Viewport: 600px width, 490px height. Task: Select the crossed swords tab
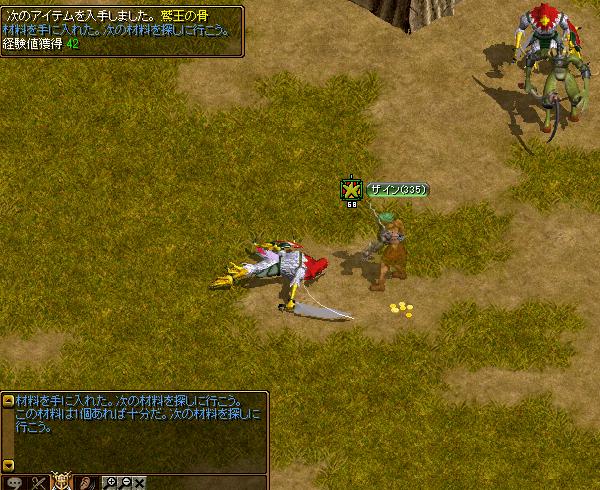(x=39, y=482)
